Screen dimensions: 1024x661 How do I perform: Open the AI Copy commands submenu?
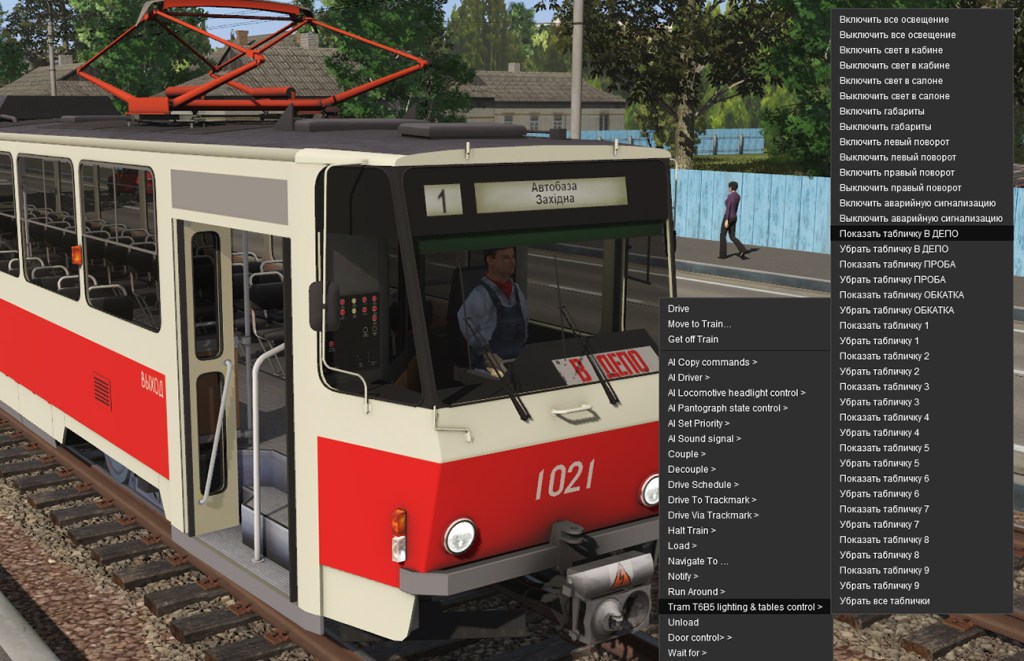(712, 362)
